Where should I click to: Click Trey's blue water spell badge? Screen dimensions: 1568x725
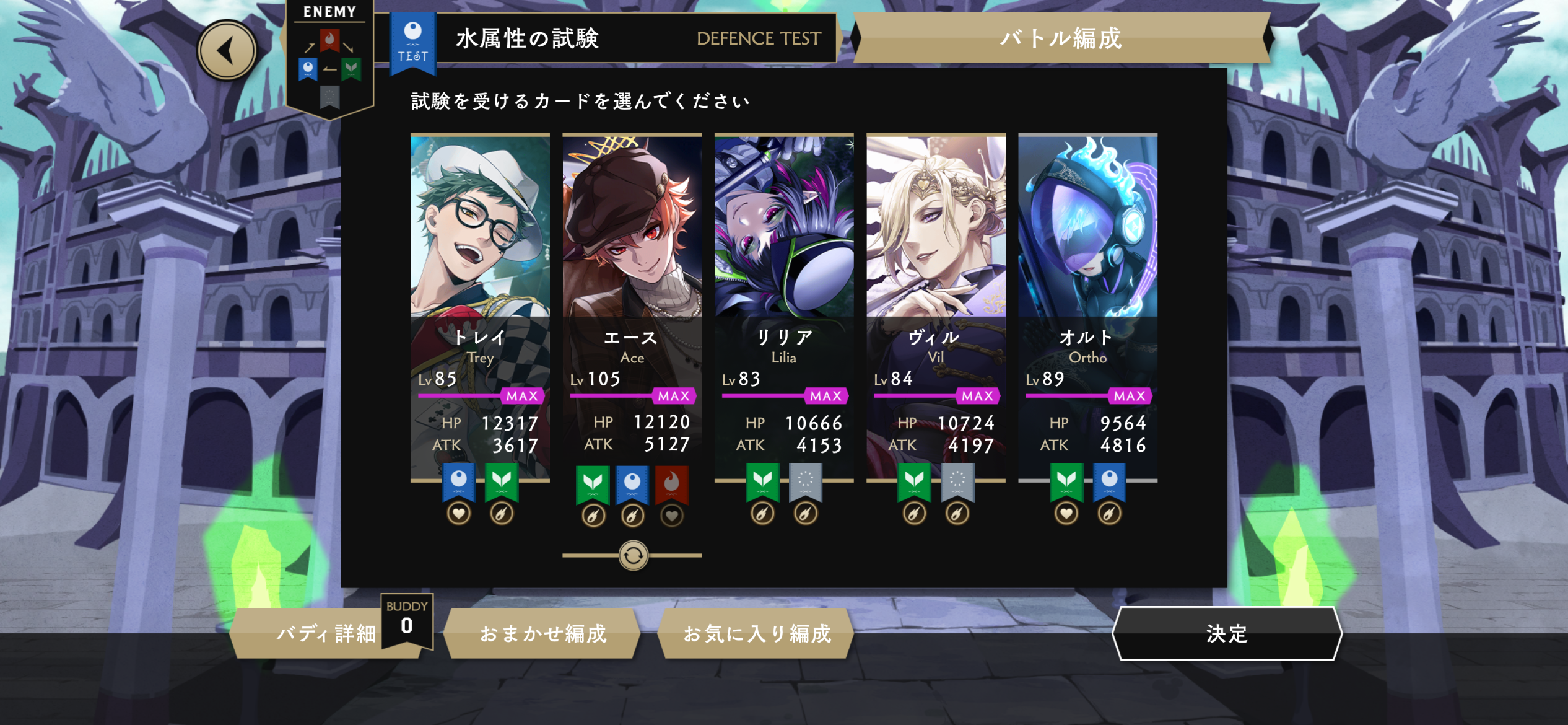pos(458,481)
